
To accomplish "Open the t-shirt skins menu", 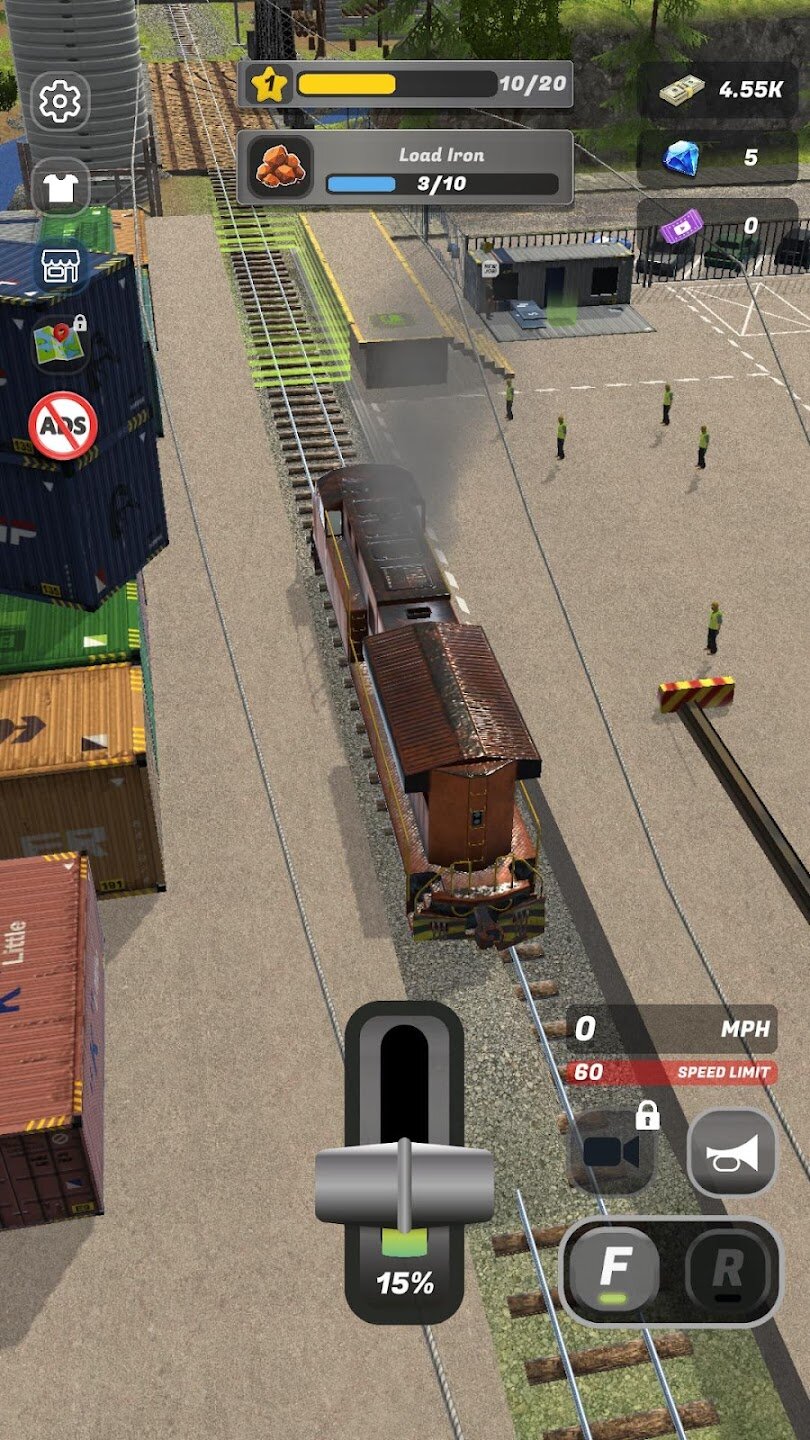I will pos(61,187).
